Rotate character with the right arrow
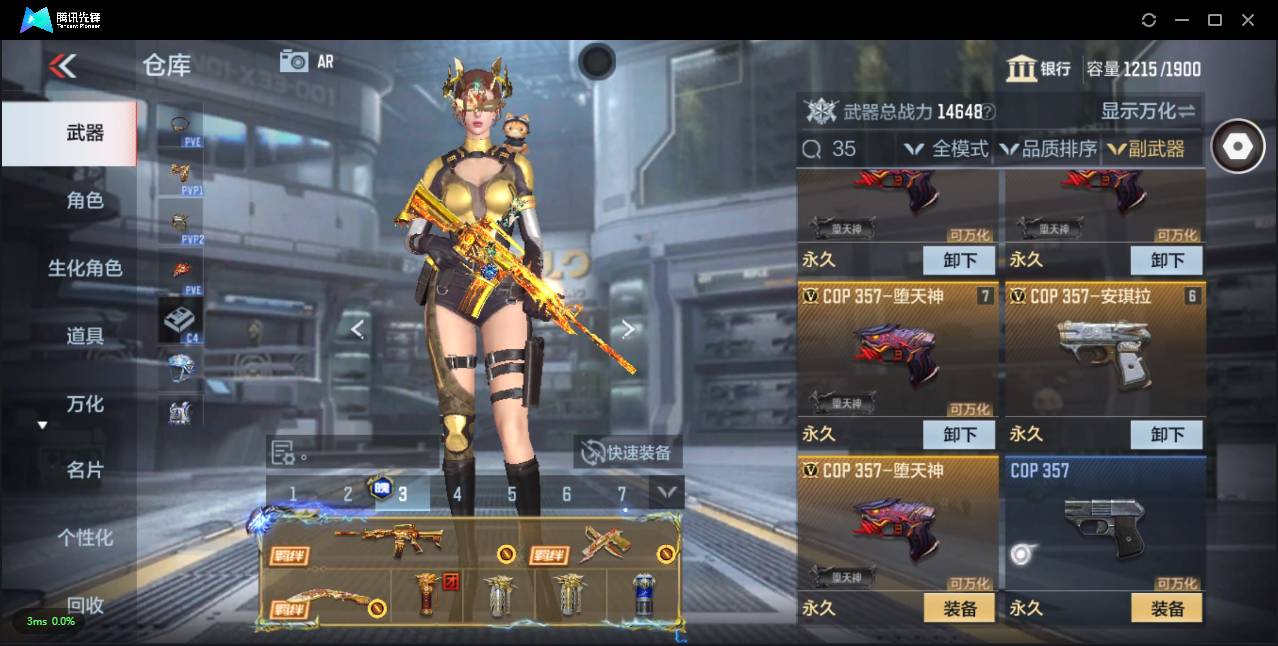This screenshot has height=646, width=1278. pos(627,329)
